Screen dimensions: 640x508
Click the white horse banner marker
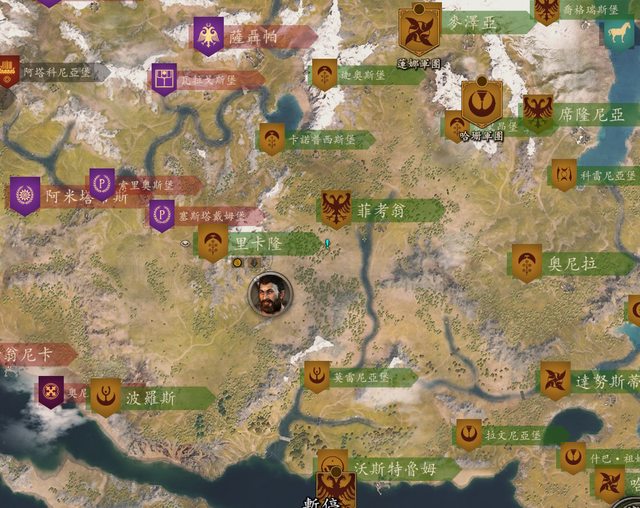[x=618, y=32]
